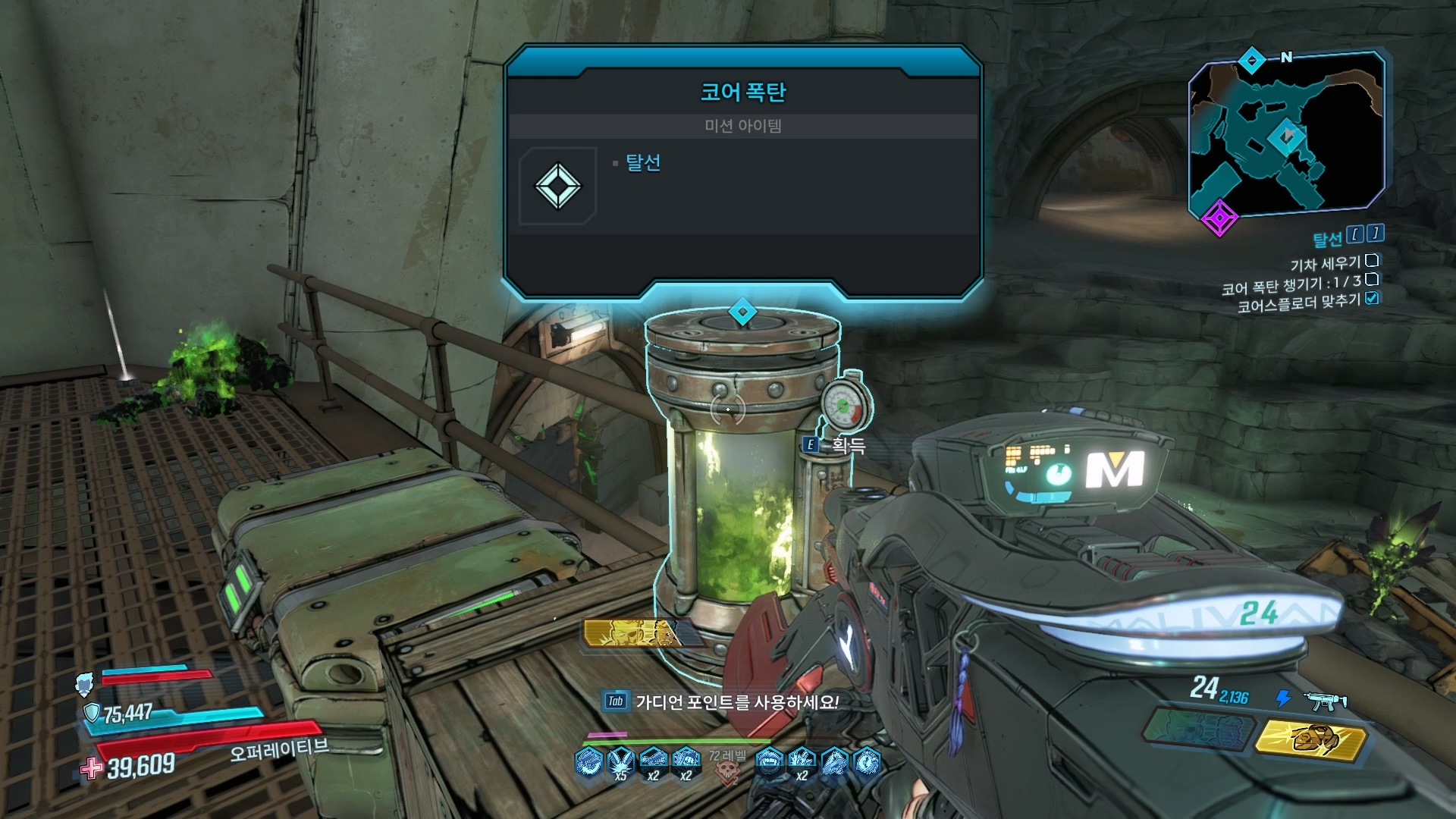Select the bullets buff icon with x5 stack

click(x=621, y=761)
